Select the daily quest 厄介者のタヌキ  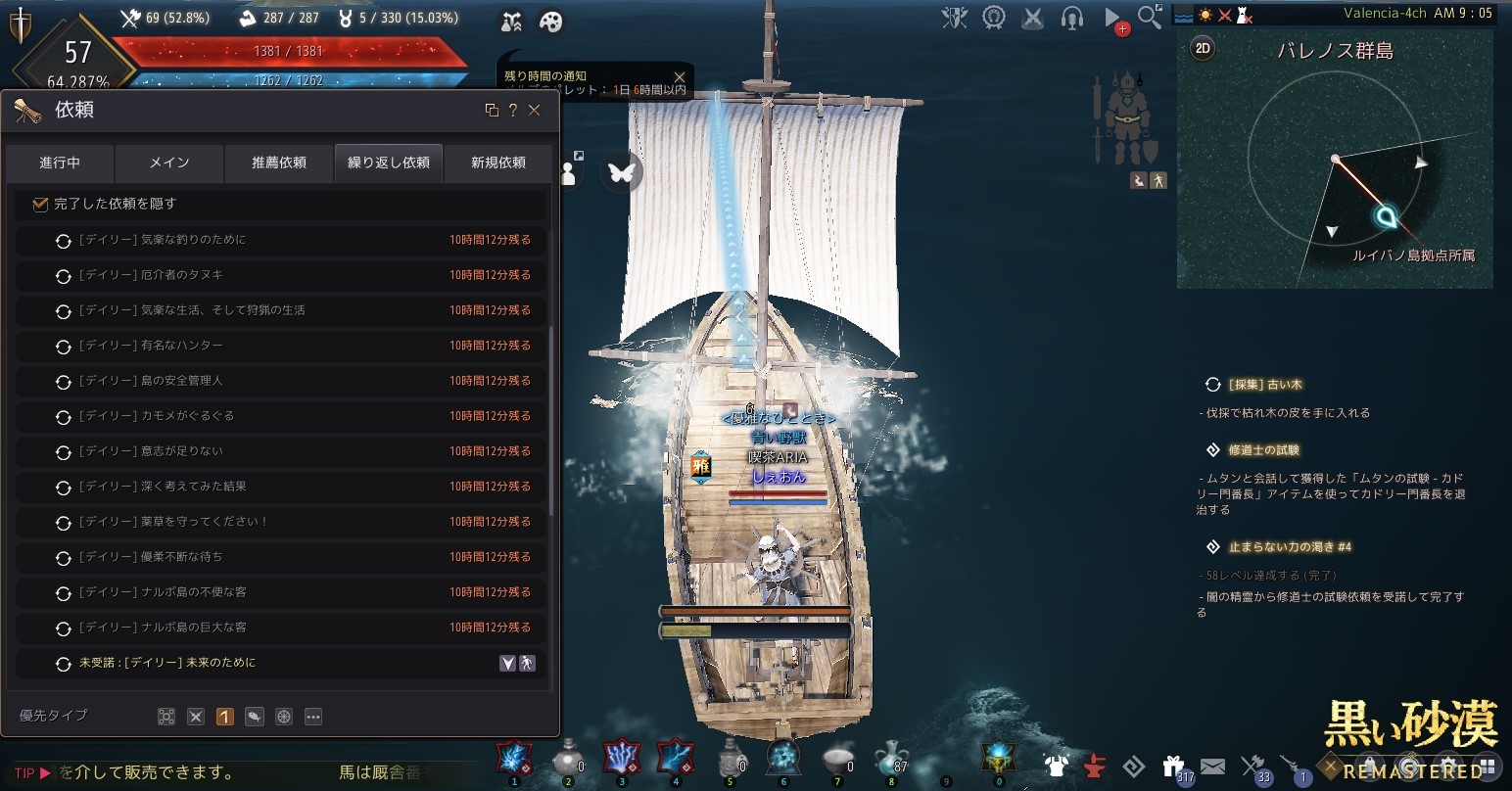click(x=151, y=275)
